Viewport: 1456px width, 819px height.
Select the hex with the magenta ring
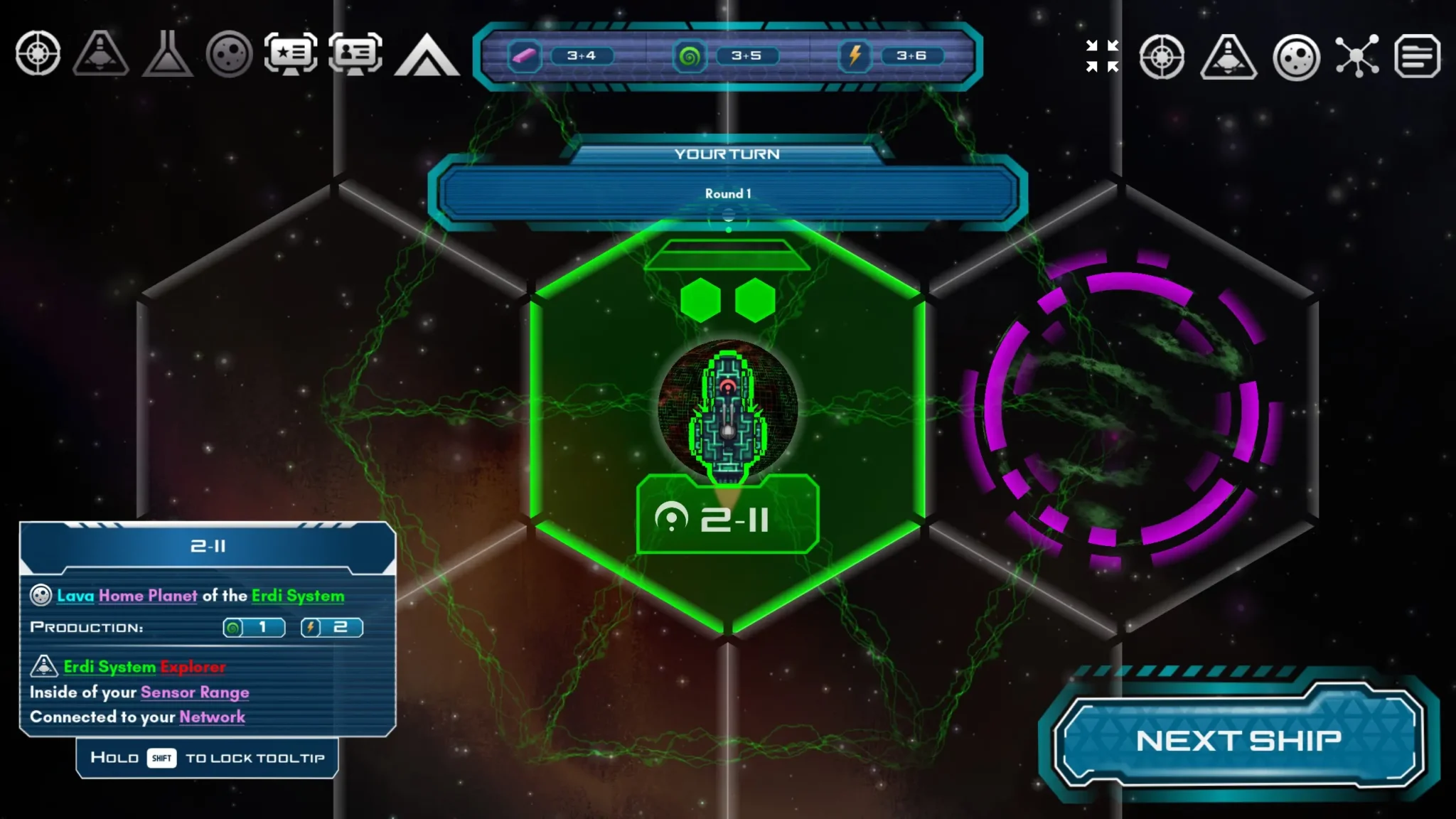click(1121, 409)
